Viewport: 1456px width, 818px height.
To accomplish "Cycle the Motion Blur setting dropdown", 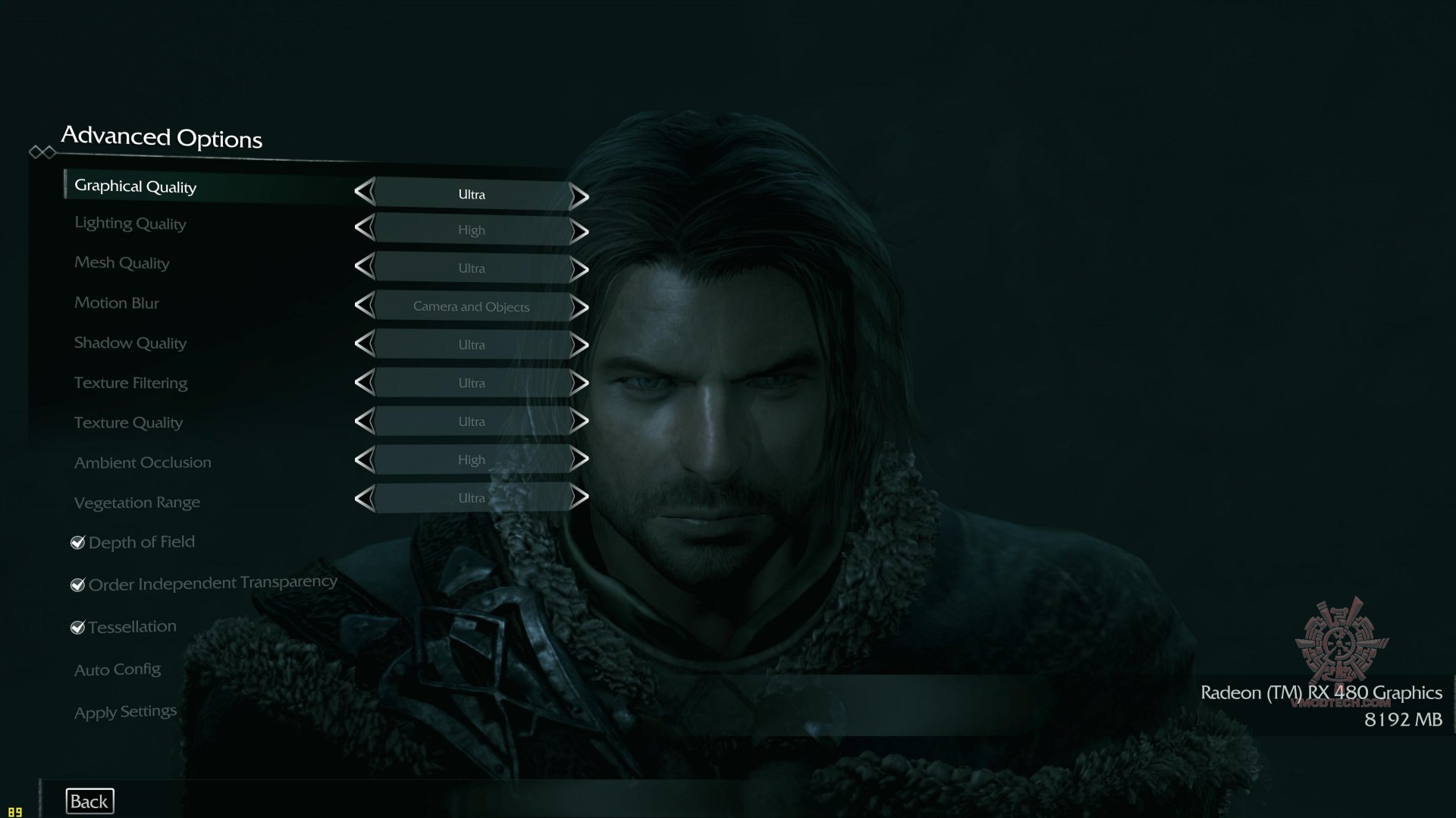I will click(x=471, y=306).
